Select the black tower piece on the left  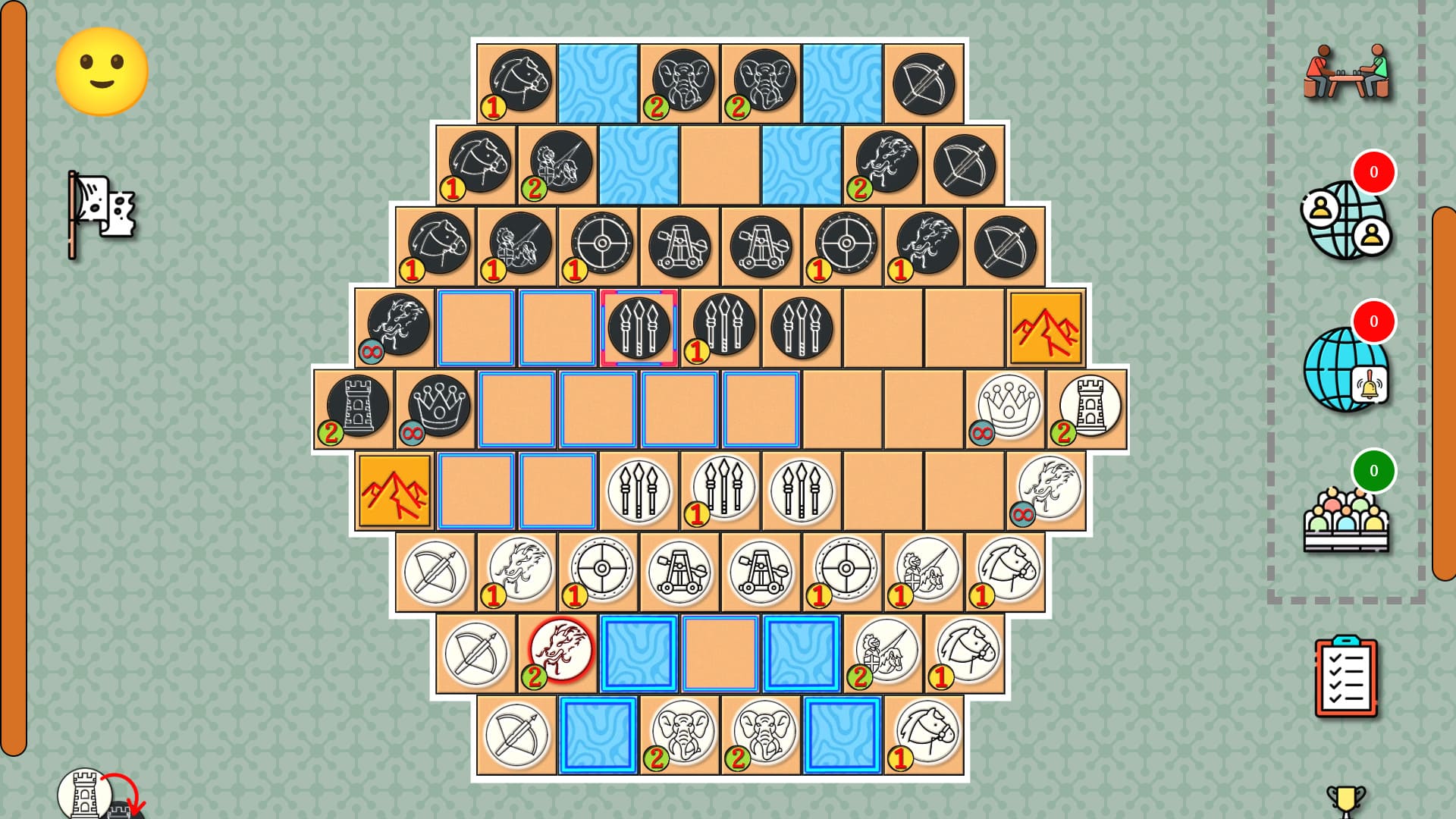click(356, 406)
